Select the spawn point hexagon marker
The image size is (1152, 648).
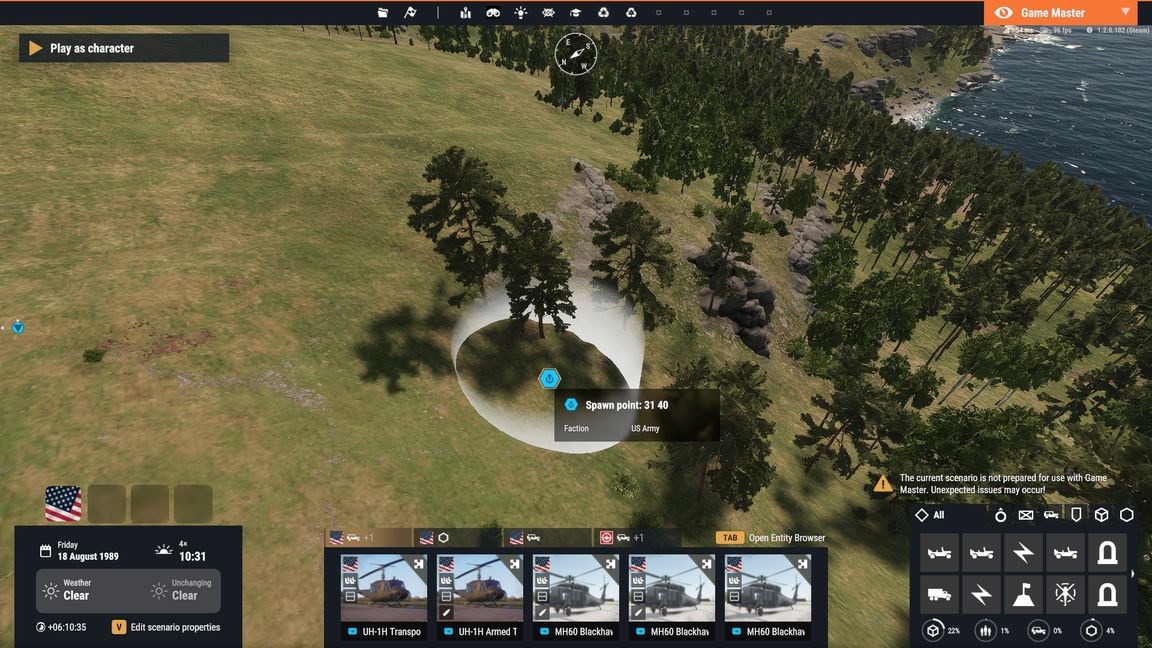[549, 379]
